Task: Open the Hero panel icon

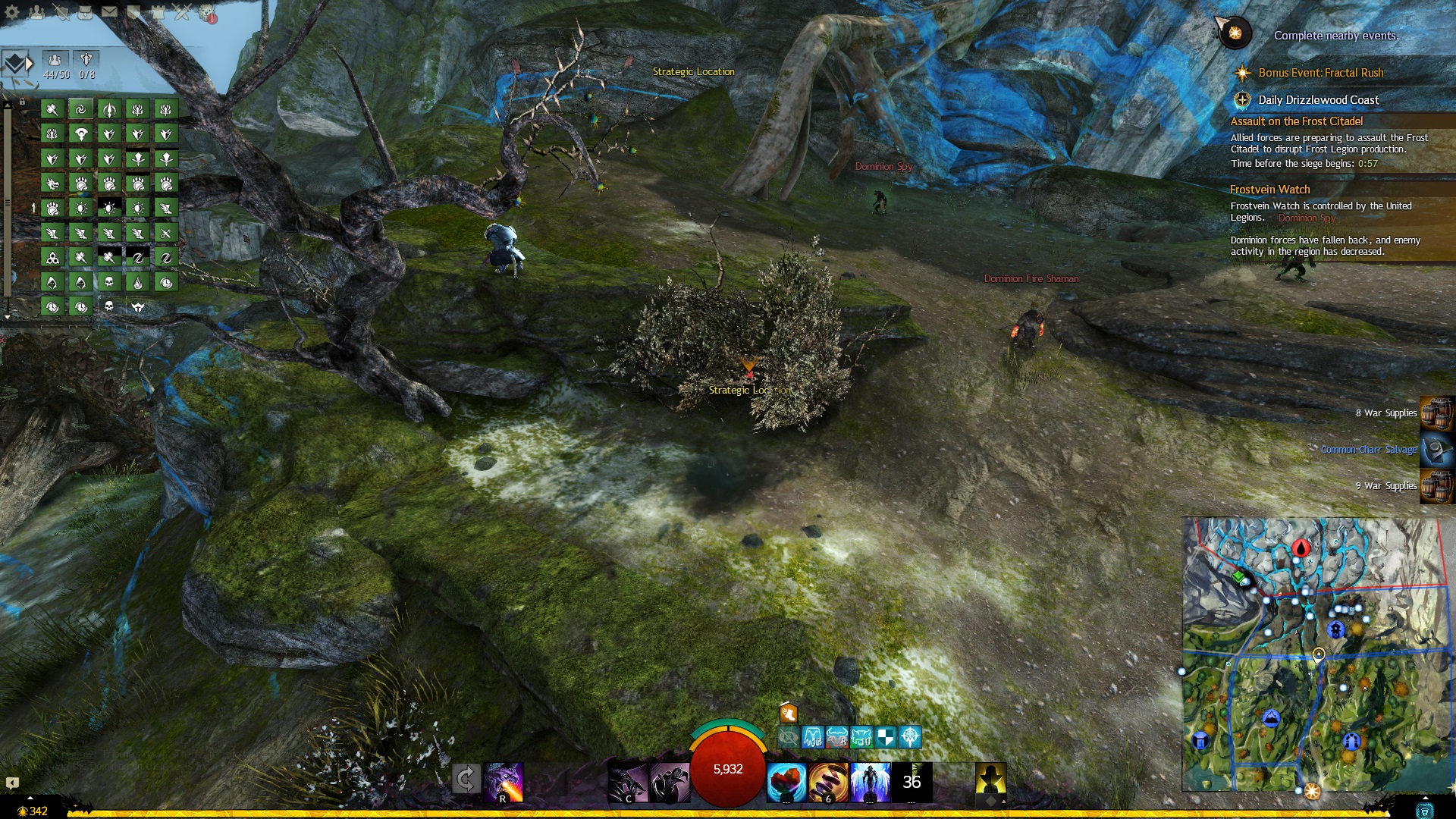Action: tap(61, 11)
